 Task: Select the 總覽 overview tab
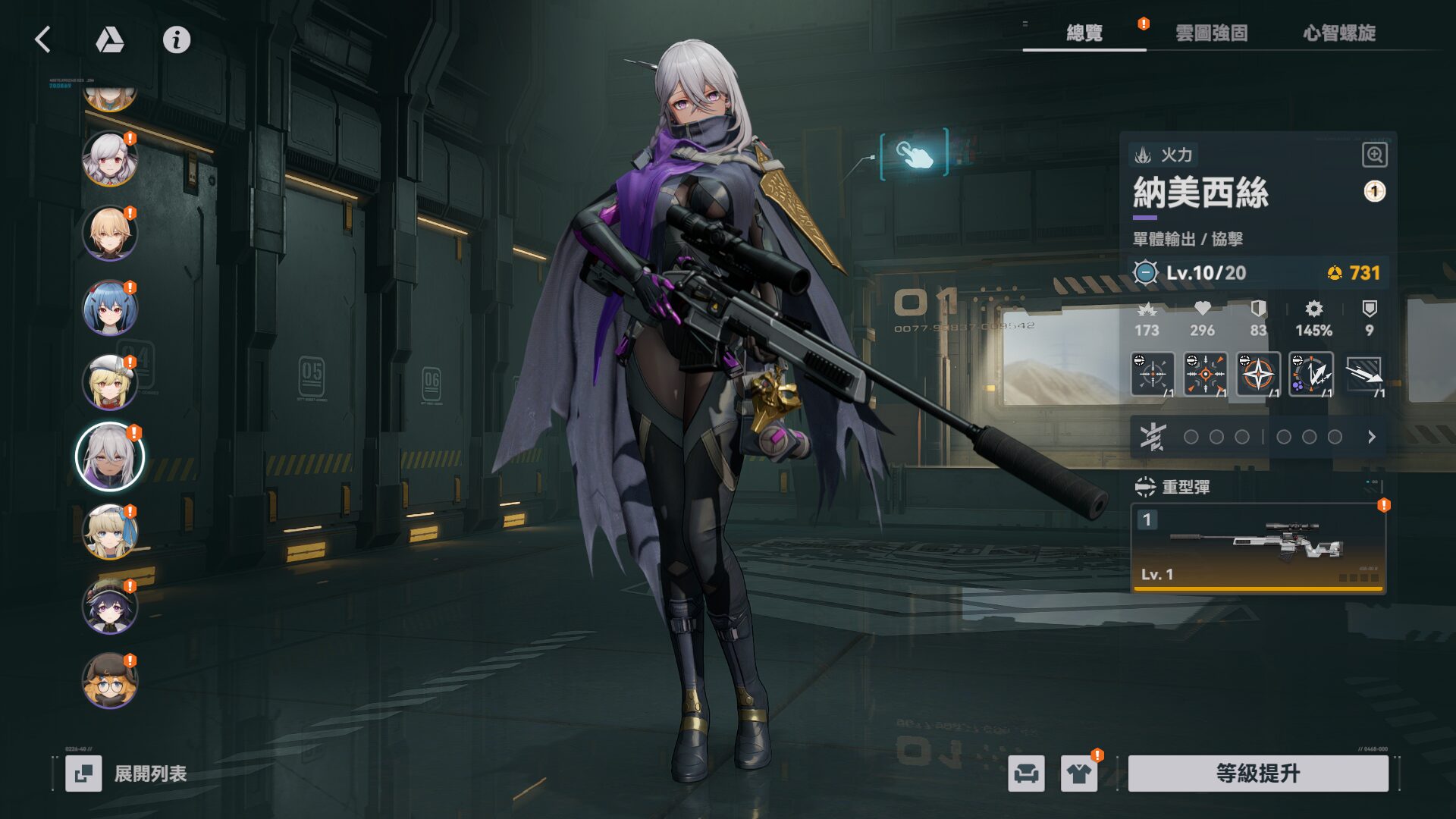[1084, 33]
